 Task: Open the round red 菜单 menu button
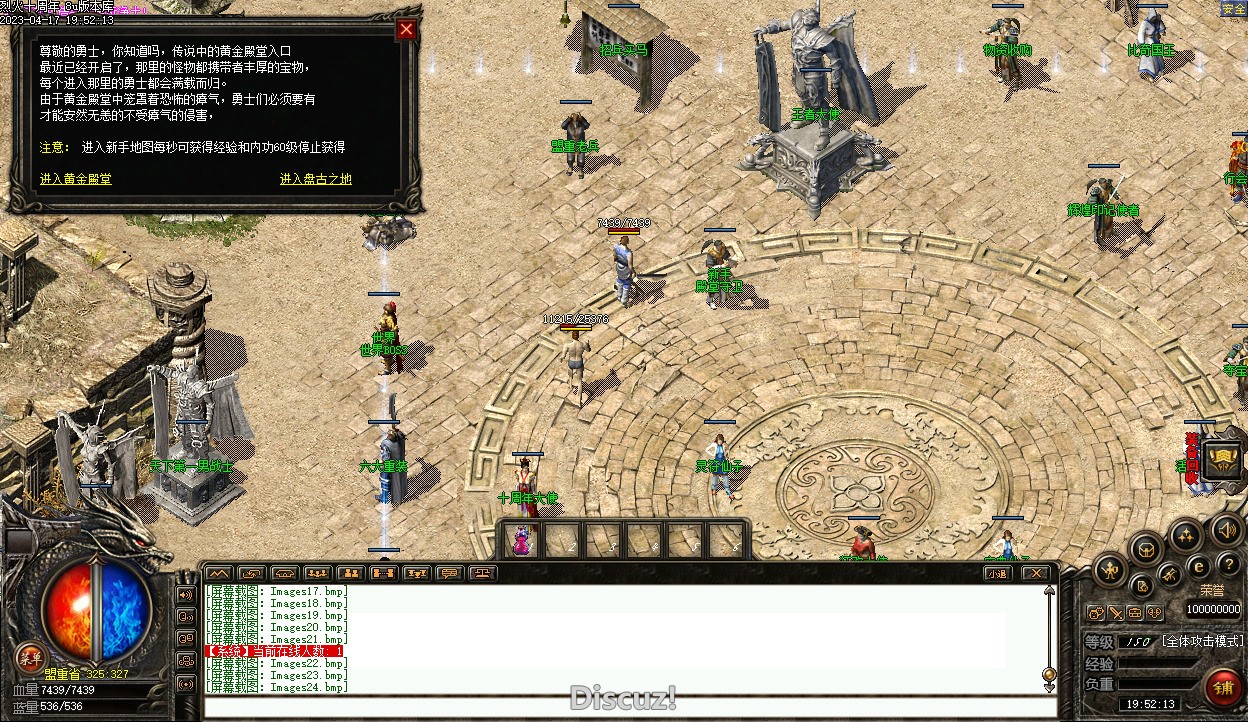(x=30, y=656)
